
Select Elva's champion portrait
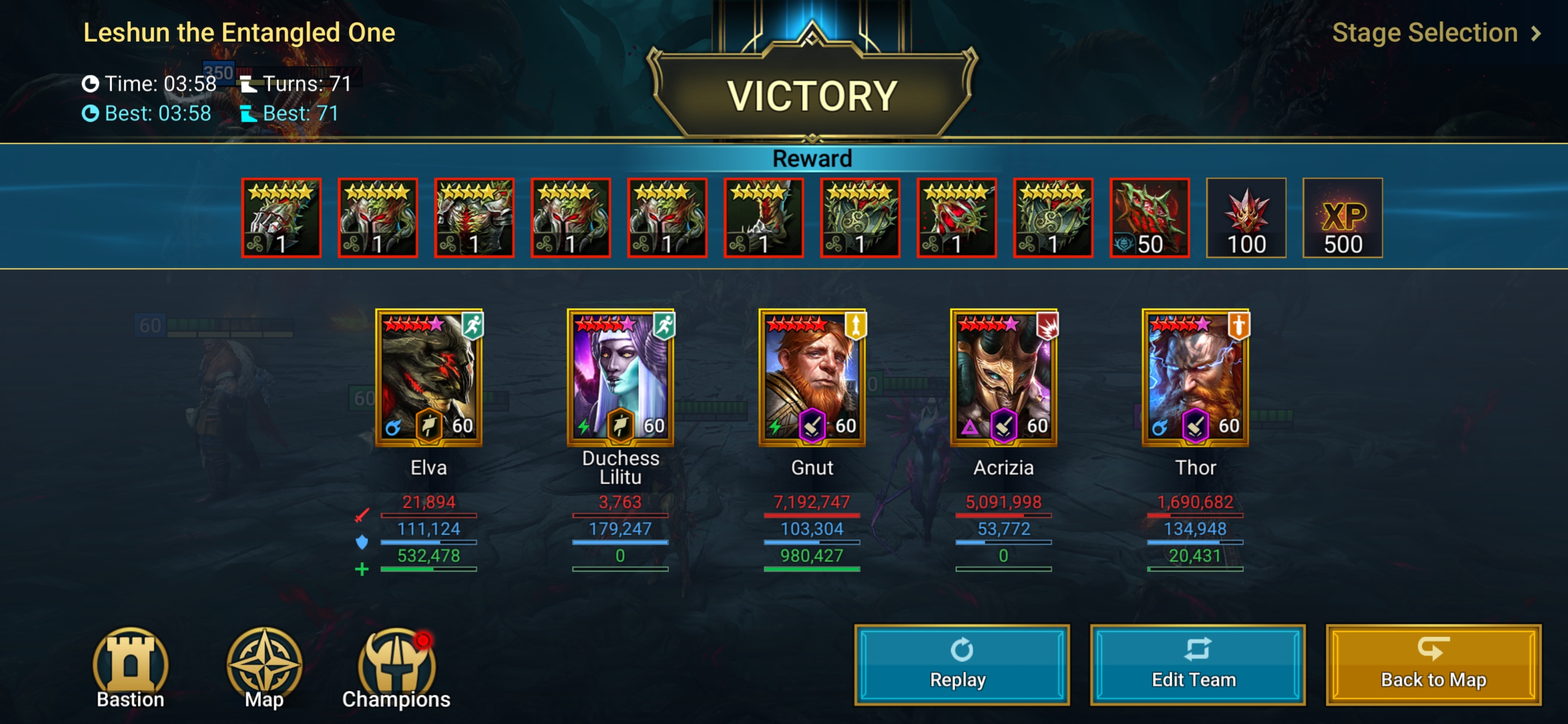click(429, 377)
